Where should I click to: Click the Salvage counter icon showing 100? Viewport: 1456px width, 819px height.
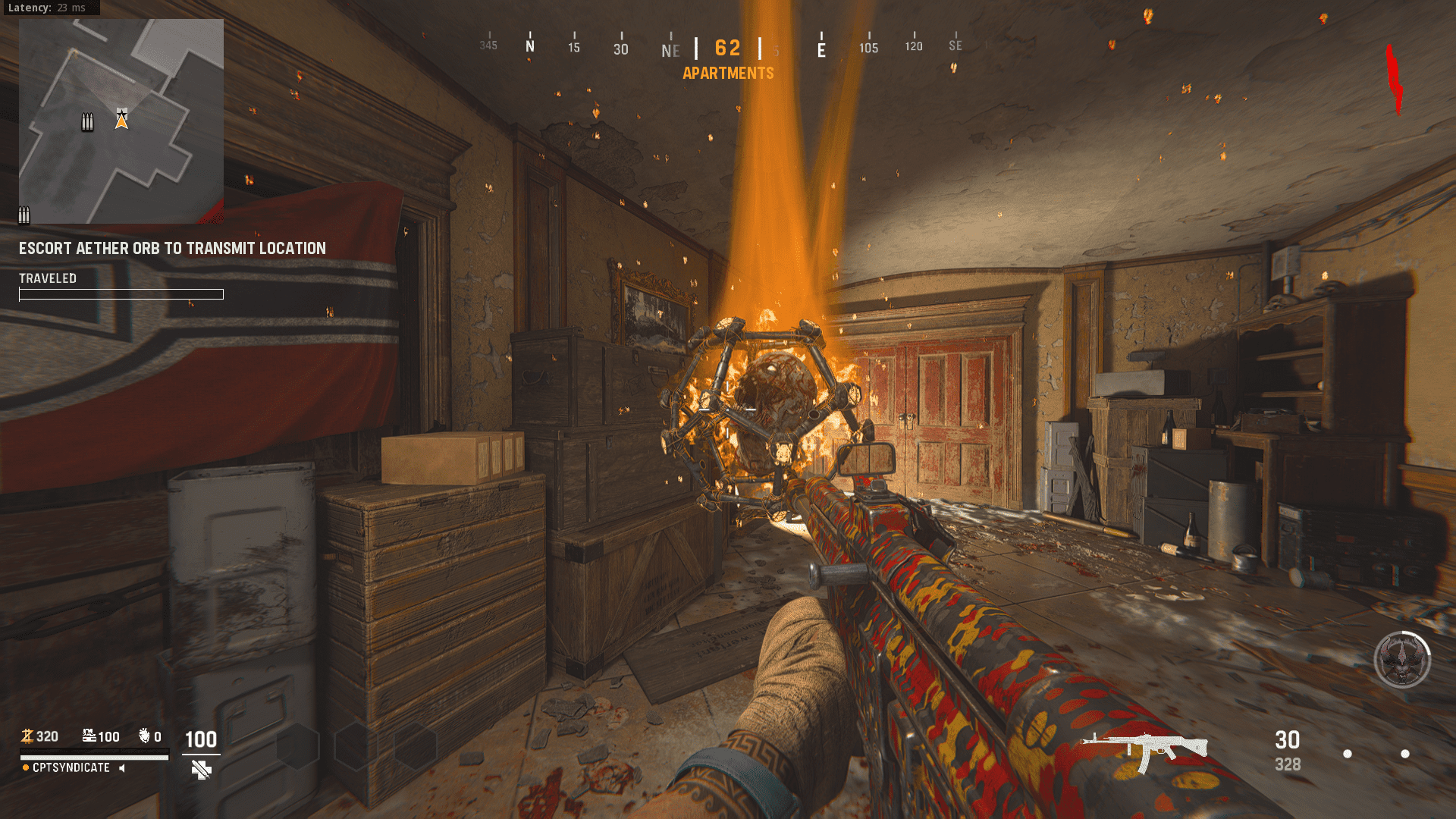point(89,735)
